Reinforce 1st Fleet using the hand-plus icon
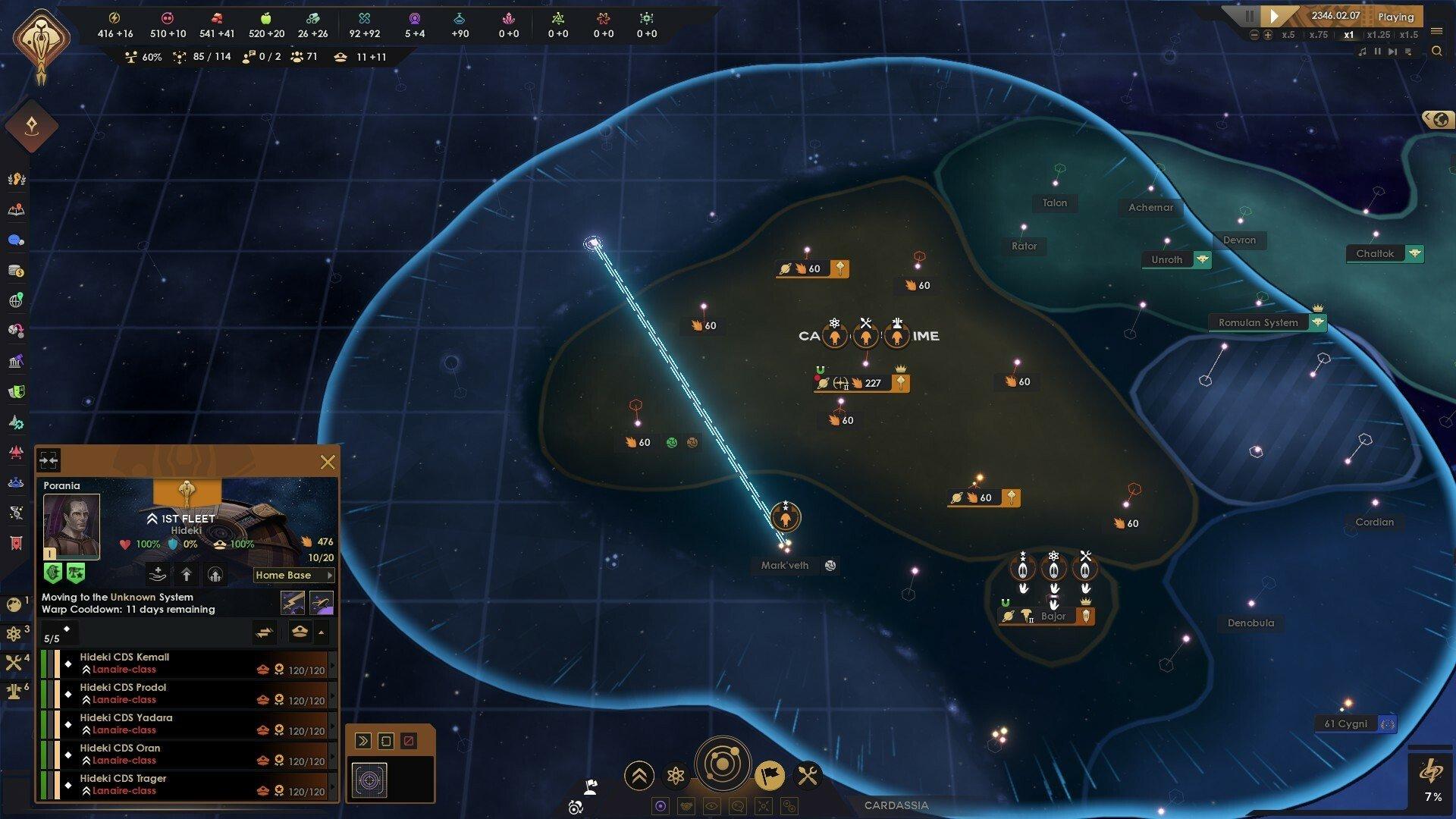This screenshot has width=1456, height=819. [158, 575]
